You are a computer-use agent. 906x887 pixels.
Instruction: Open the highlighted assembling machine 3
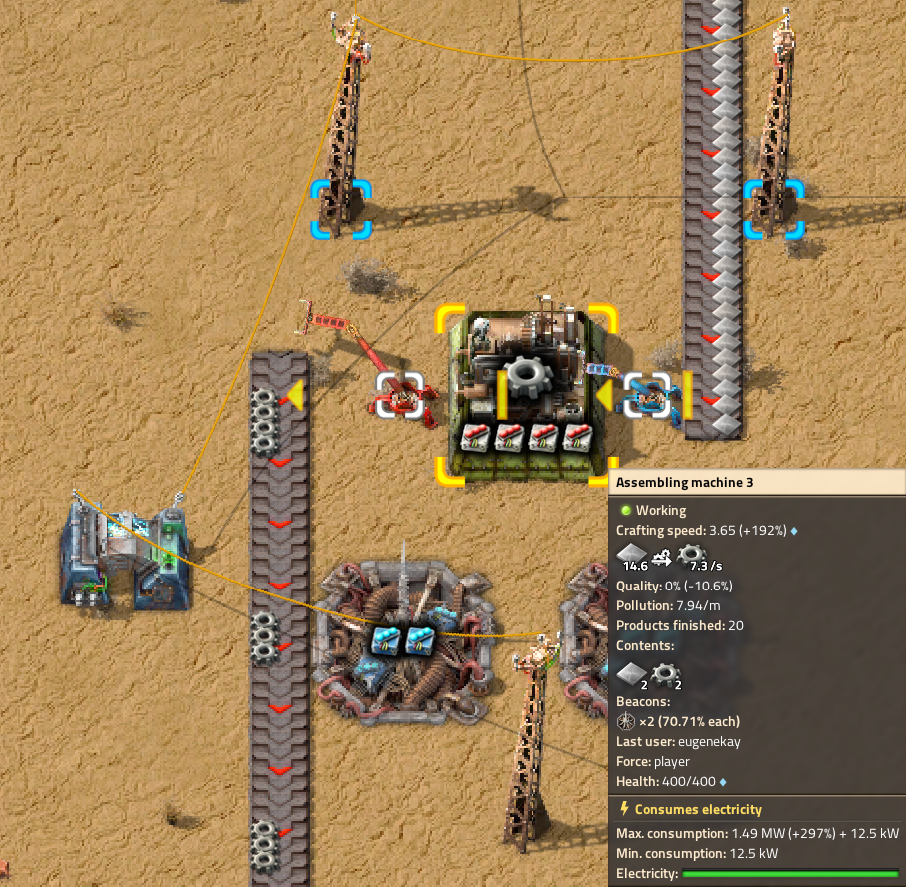click(x=526, y=393)
